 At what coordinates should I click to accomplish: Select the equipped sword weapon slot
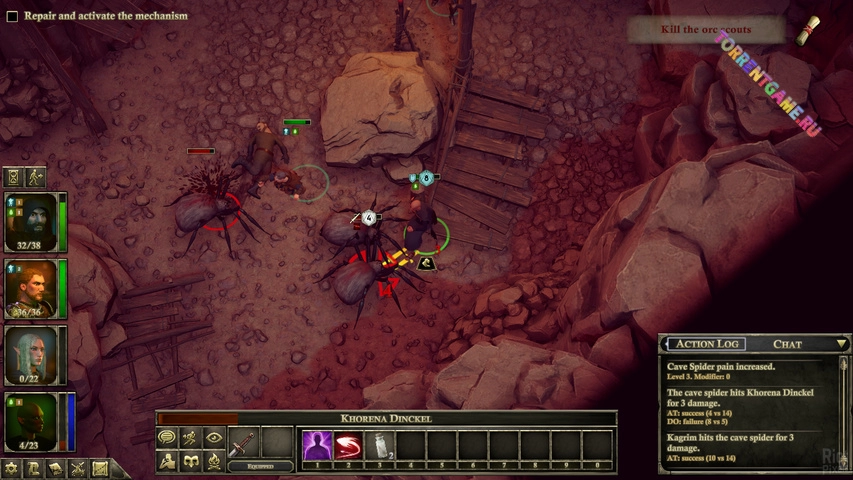coord(244,443)
